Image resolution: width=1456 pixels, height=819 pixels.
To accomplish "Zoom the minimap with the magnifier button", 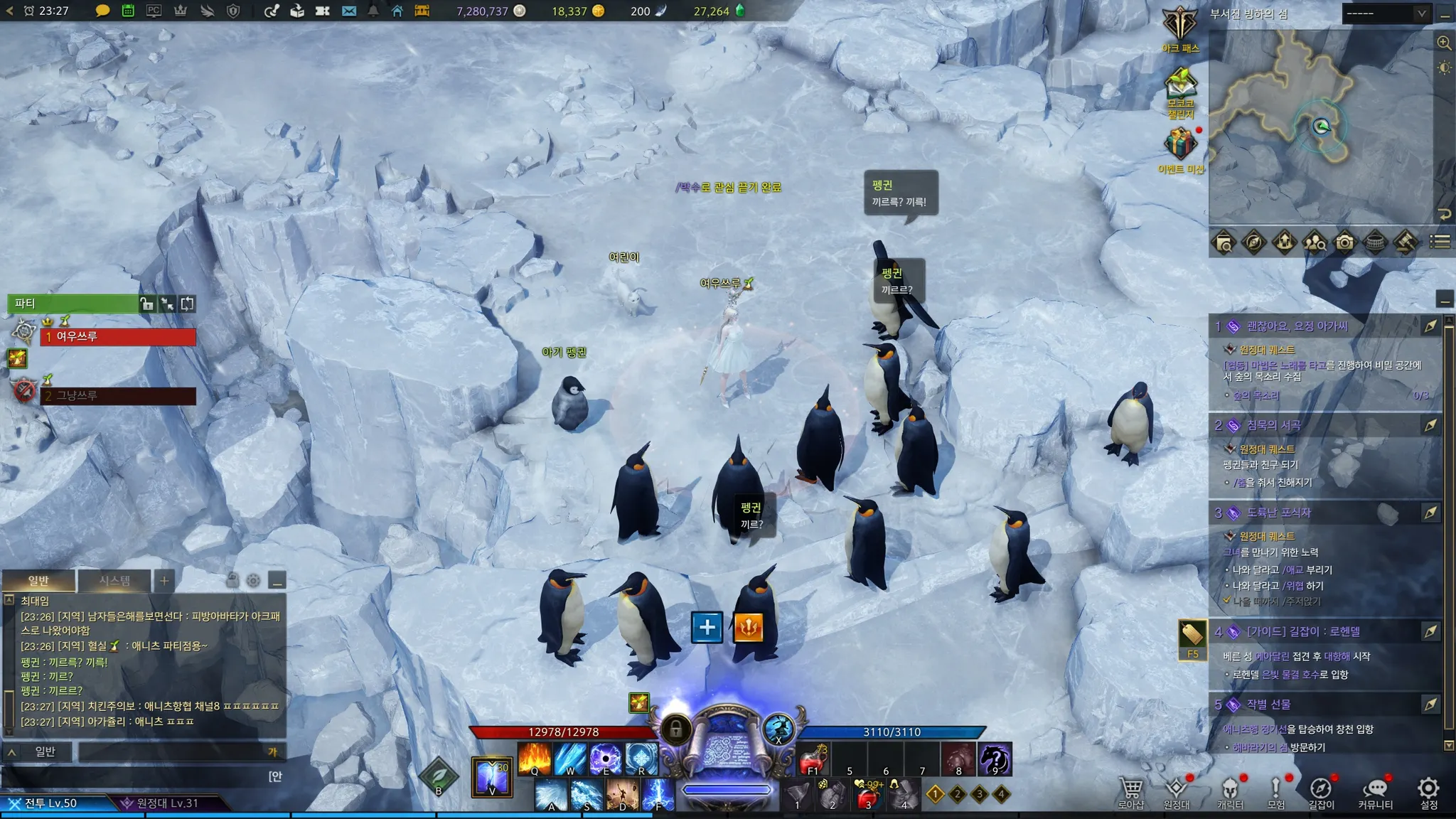I will (x=1444, y=43).
